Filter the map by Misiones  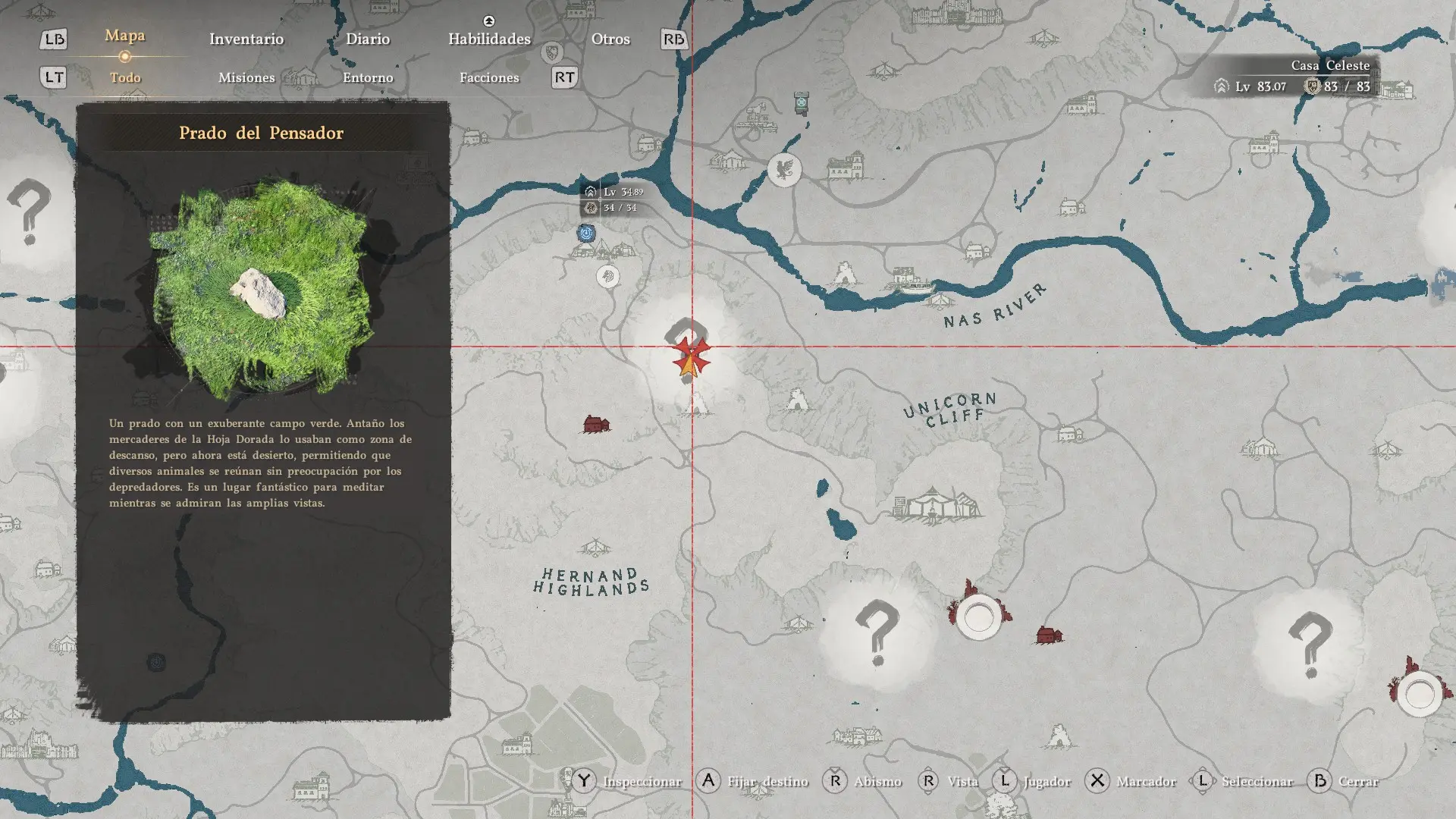pos(246,77)
